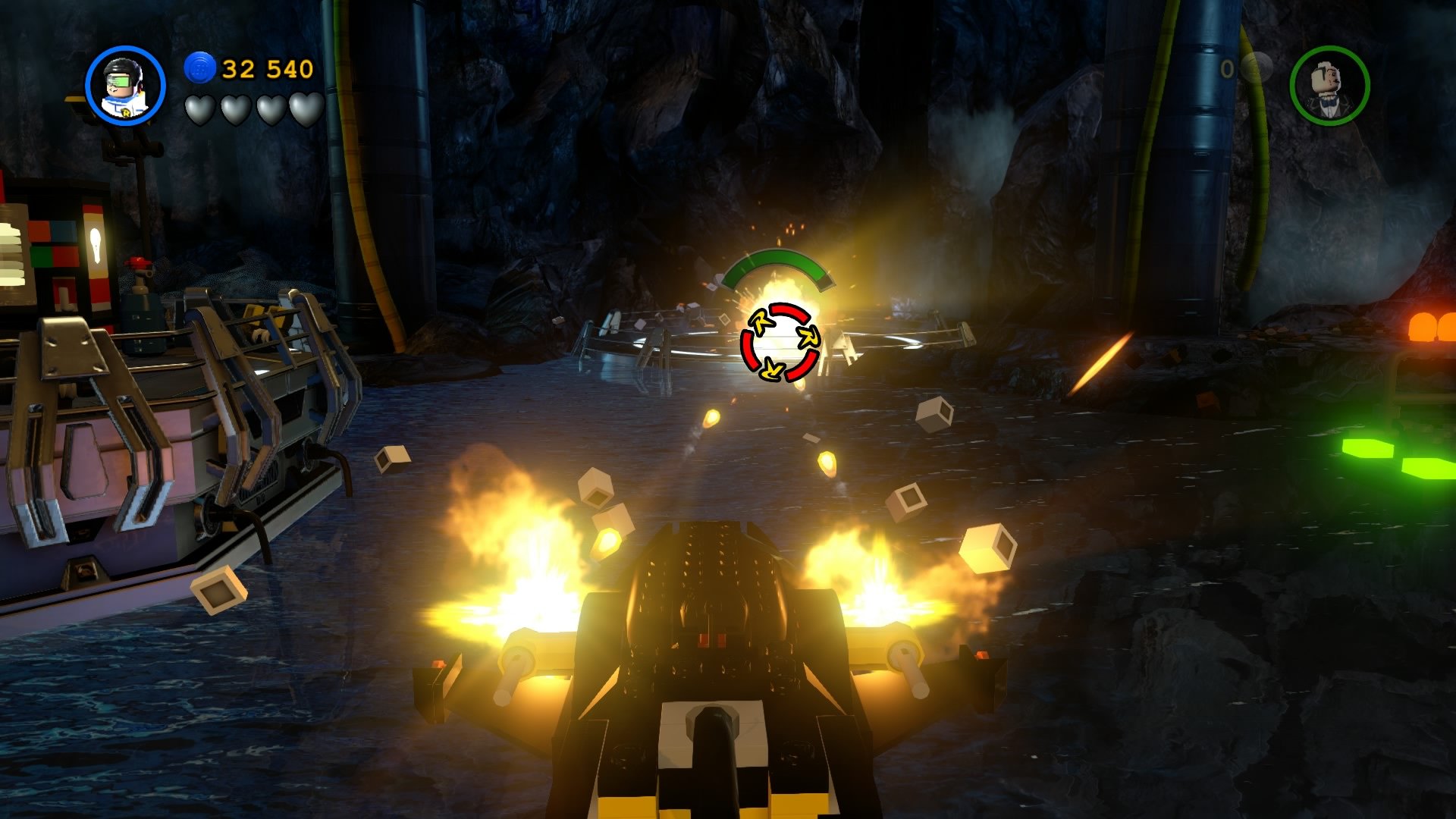Click the red circular rotation indicator
Image resolution: width=1456 pixels, height=819 pixels.
(781, 341)
